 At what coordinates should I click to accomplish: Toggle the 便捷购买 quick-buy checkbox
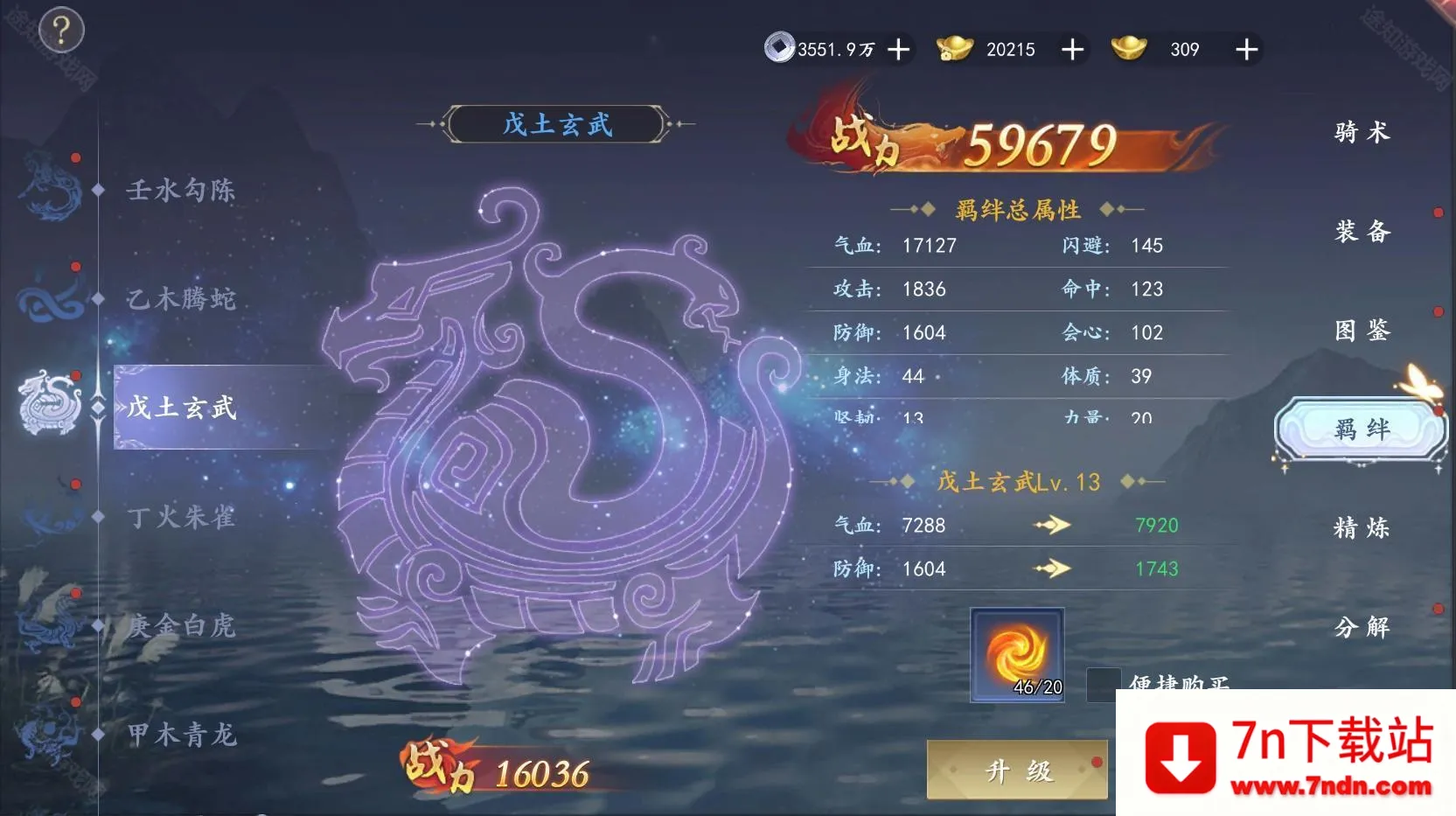1102,683
